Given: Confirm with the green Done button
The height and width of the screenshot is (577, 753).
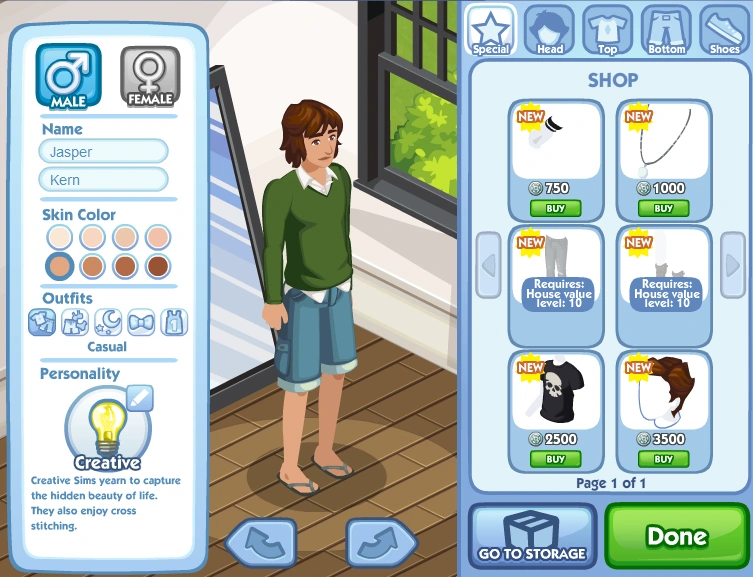Looking at the screenshot, I should coord(676,536).
